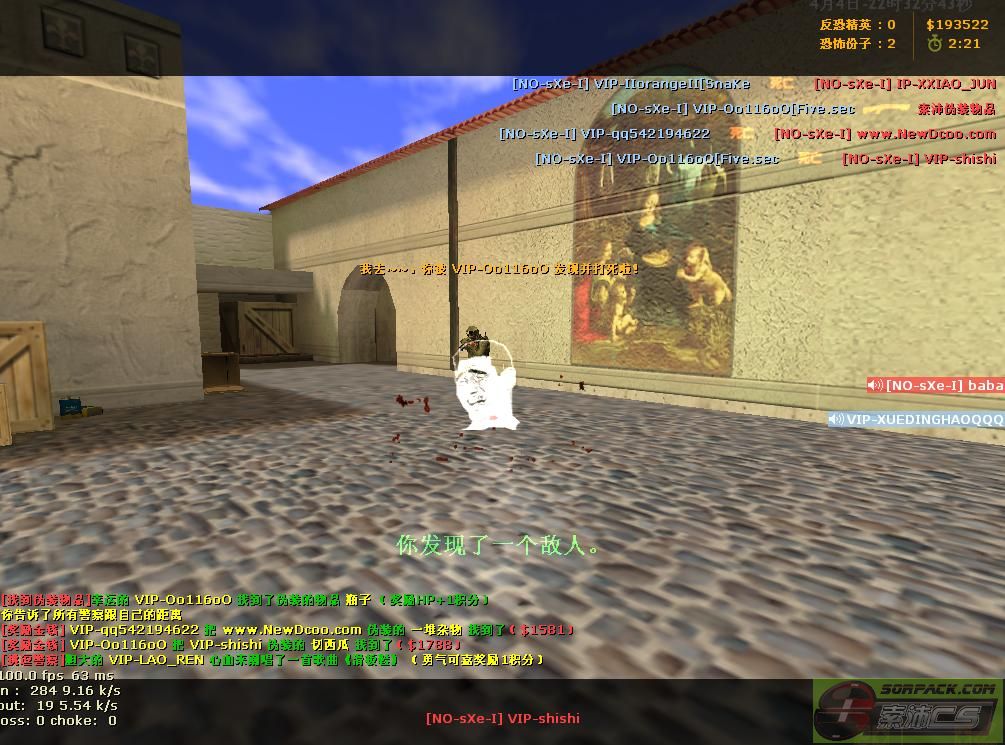Viewport: 1005px width, 745px height.
Task: Select the kill feed row with victim IP-XXIAO_JUN
Action: [x=754, y=84]
